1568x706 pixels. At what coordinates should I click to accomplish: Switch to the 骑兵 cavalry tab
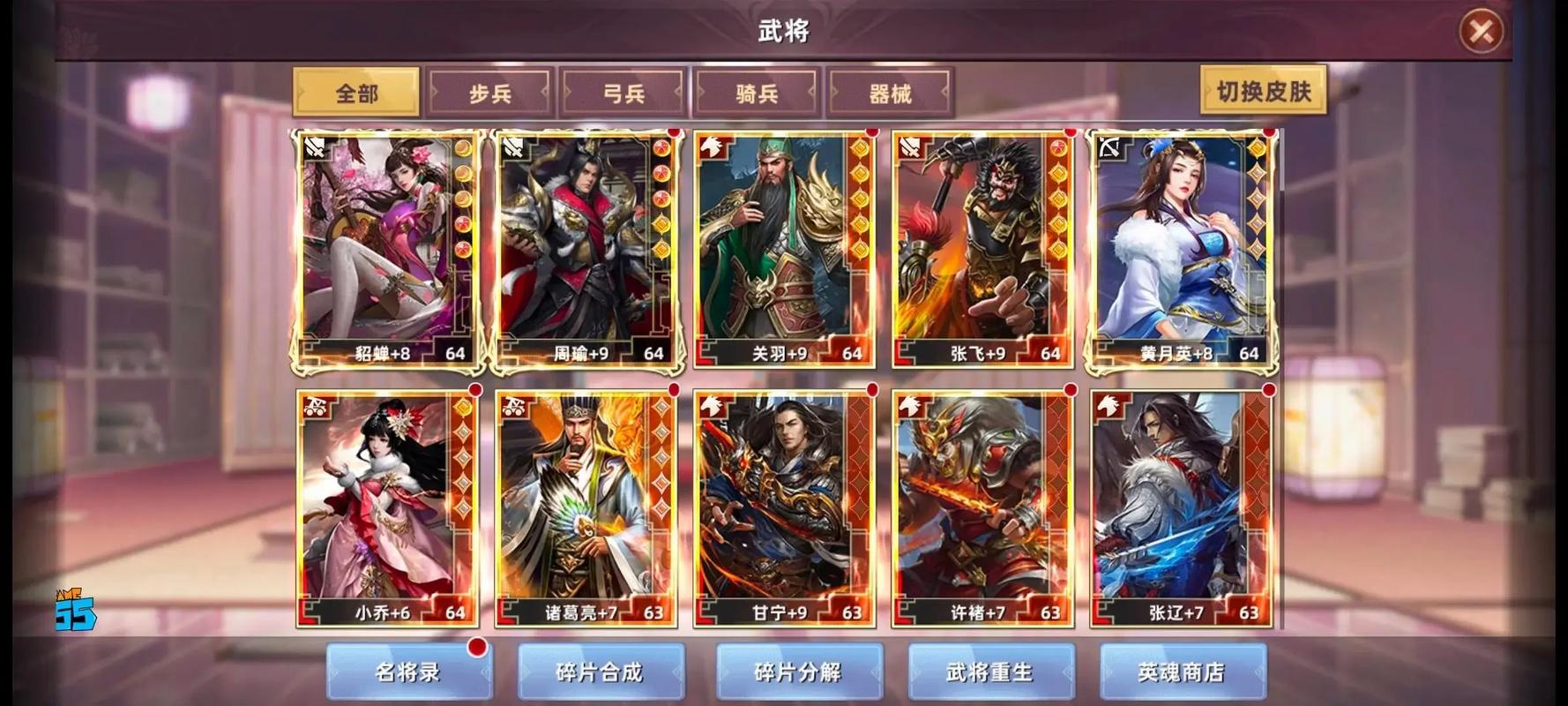point(756,91)
